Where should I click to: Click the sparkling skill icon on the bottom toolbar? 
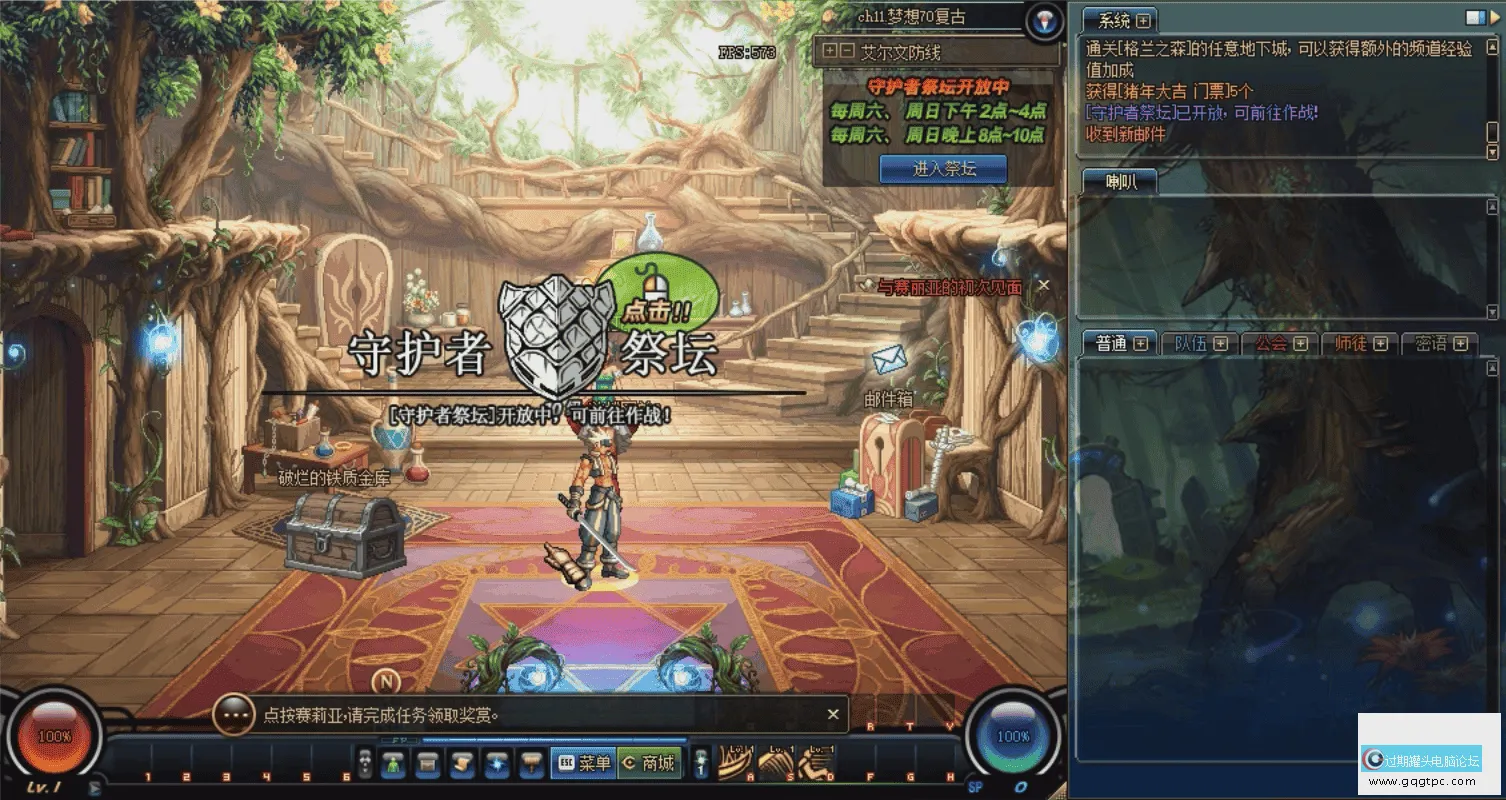tap(497, 764)
